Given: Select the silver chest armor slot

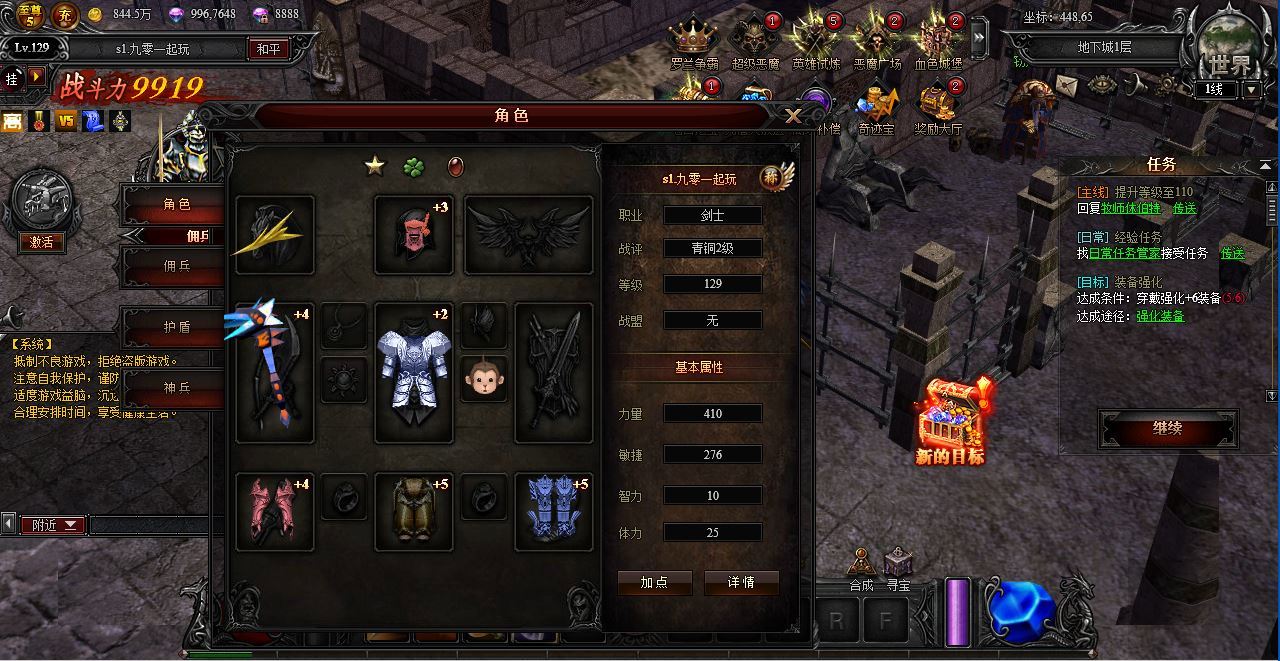Looking at the screenshot, I should click(413, 373).
